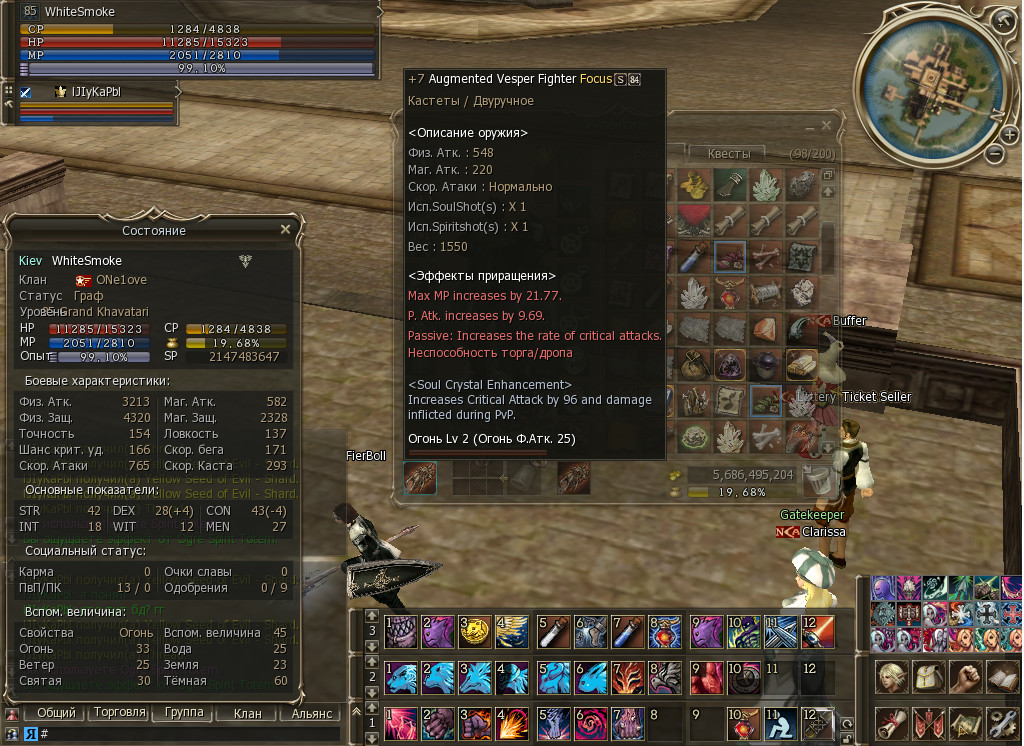Open the Альянс chat tab
The image size is (1024, 746).
(x=312, y=714)
